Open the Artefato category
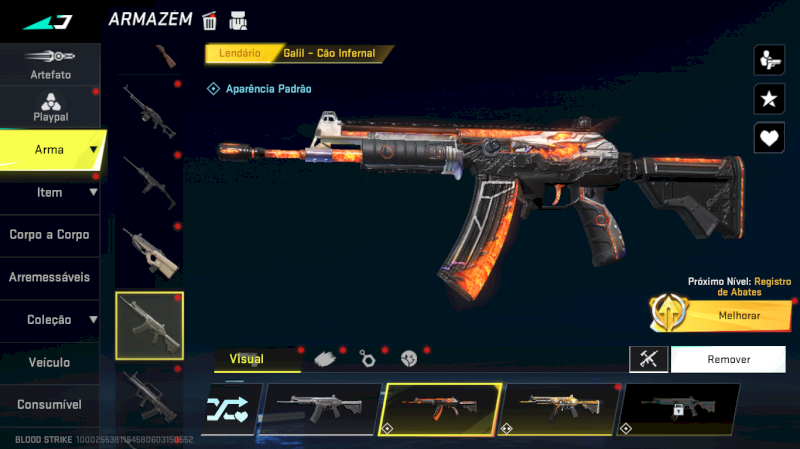Viewport: 800px width, 449px height. point(50,64)
